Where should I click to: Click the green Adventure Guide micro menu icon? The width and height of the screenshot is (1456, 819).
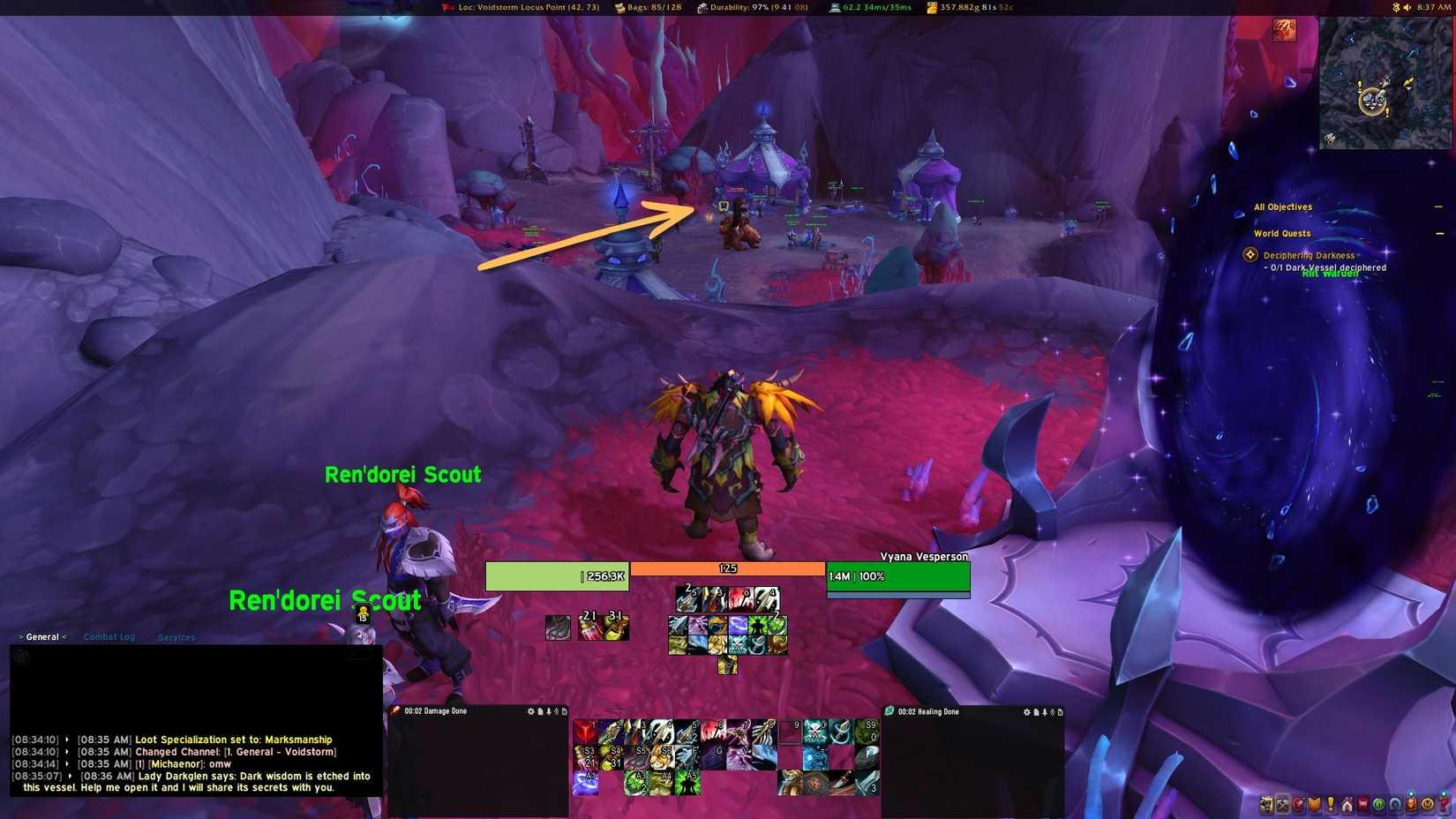tap(1377, 805)
